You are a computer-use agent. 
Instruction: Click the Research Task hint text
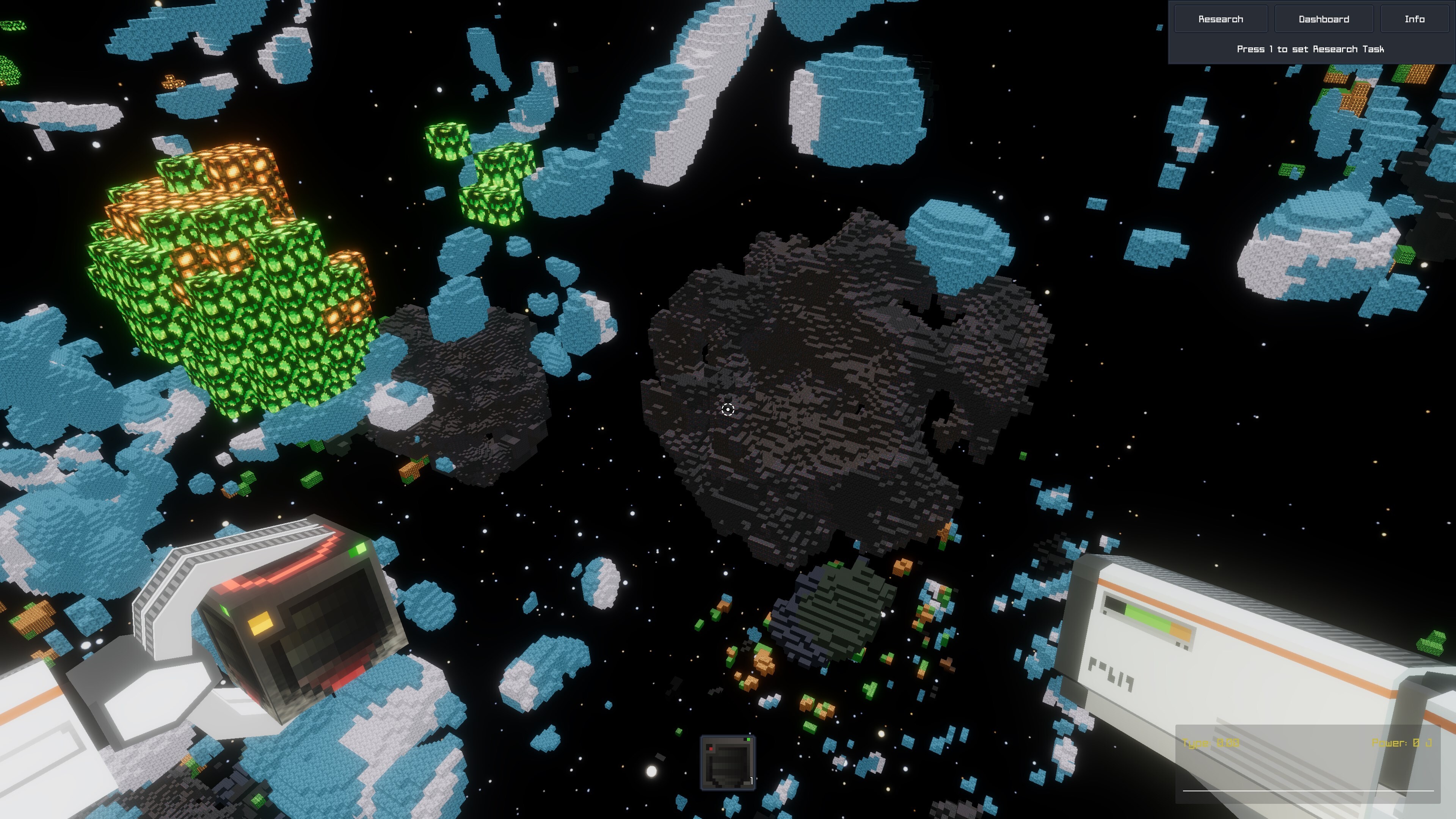(x=1311, y=49)
